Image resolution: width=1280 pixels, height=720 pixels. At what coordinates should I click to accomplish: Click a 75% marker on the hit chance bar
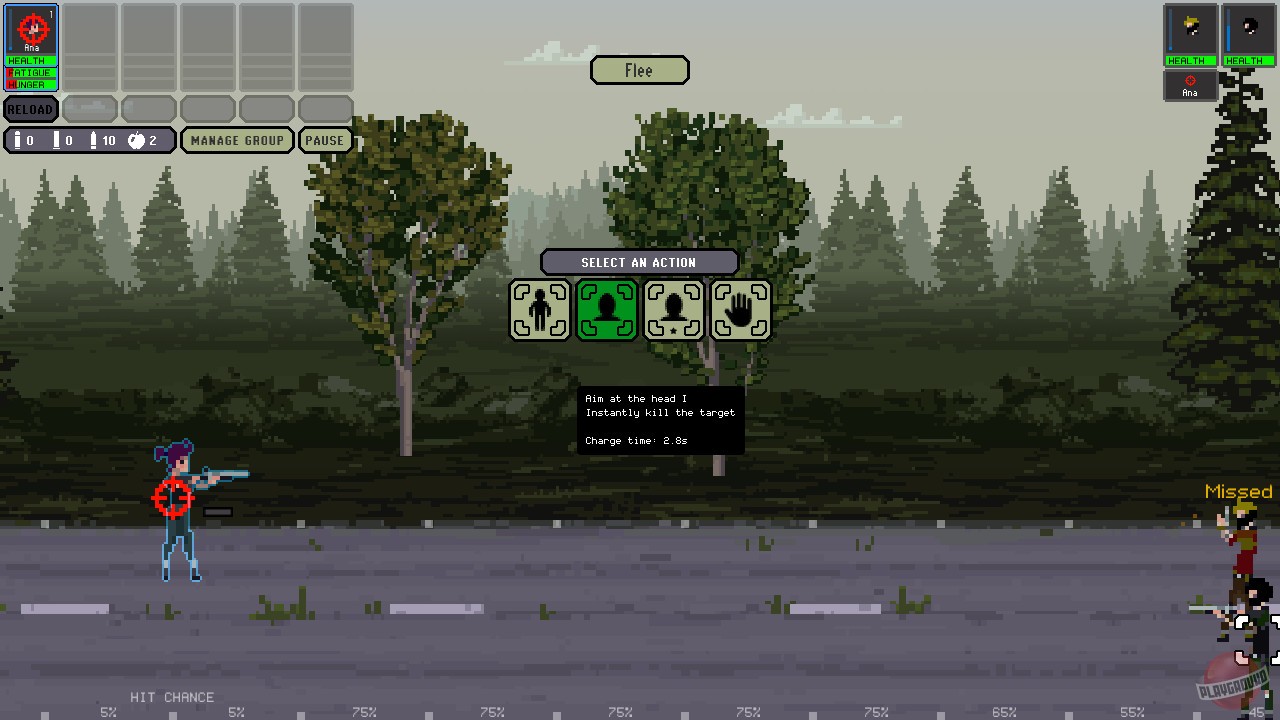(364, 712)
